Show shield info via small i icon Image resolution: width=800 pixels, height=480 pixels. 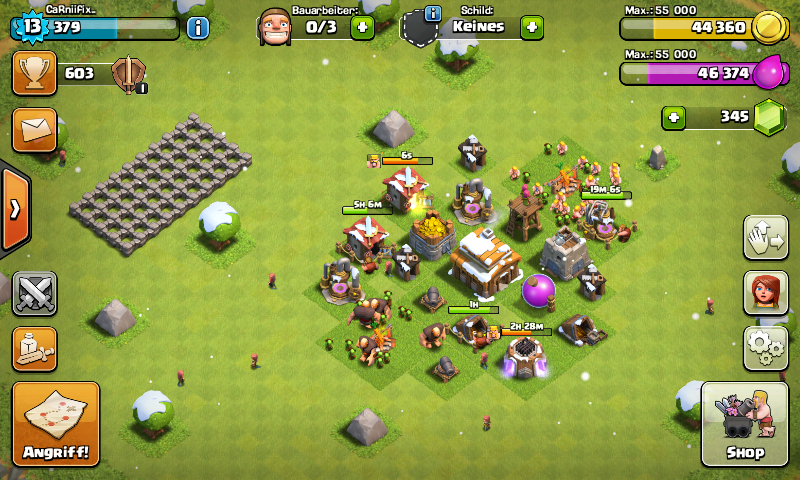(433, 13)
